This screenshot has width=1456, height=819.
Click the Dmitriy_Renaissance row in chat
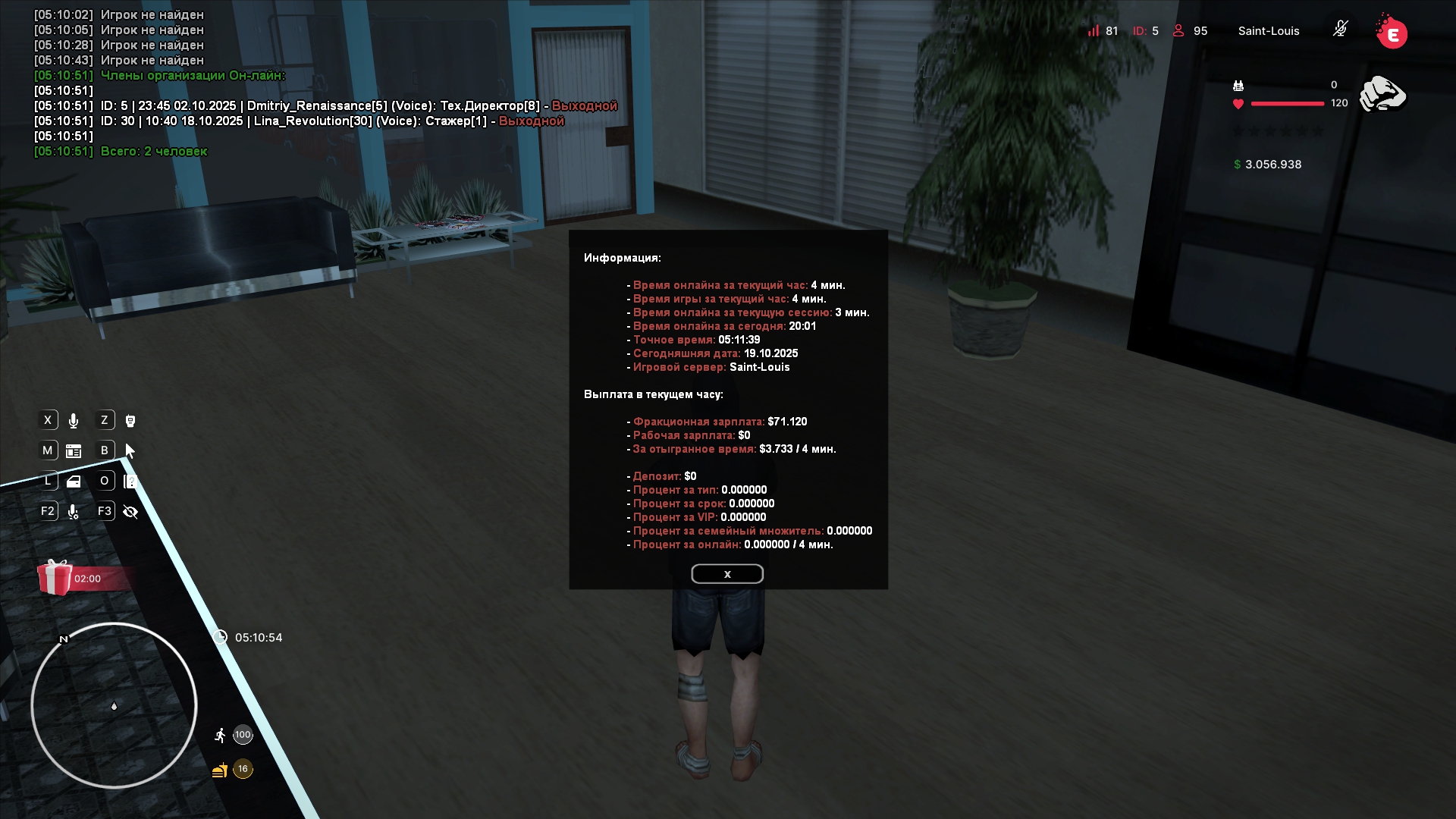click(x=326, y=106)
